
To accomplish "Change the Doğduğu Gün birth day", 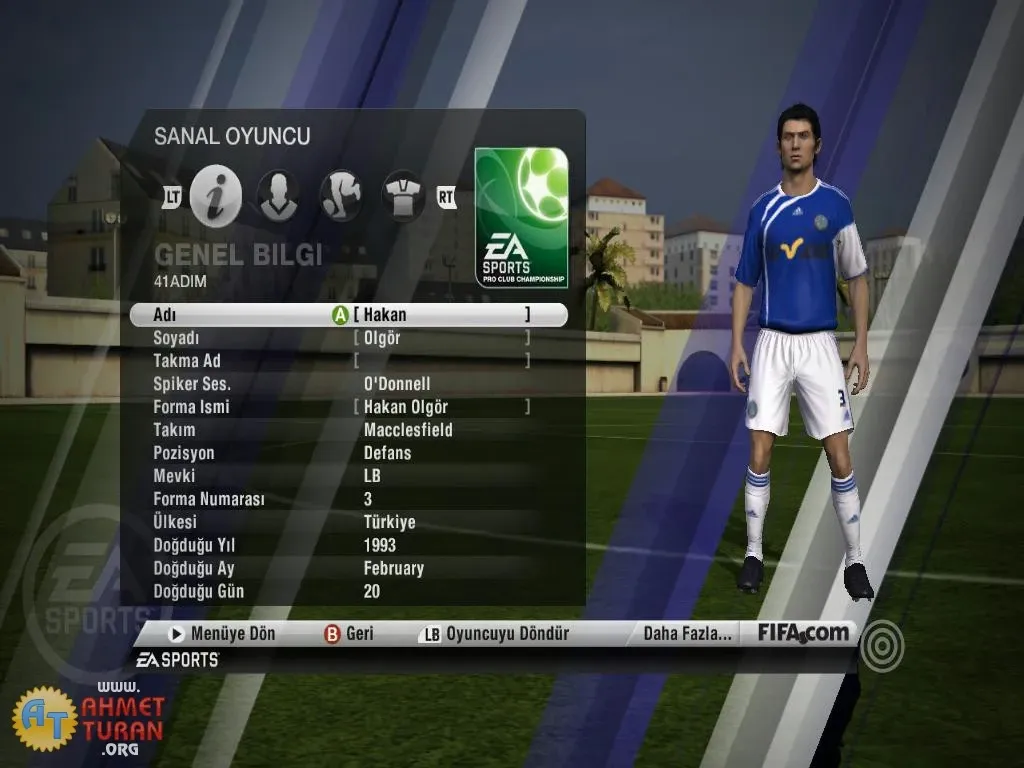I will (x=372, y=591).
